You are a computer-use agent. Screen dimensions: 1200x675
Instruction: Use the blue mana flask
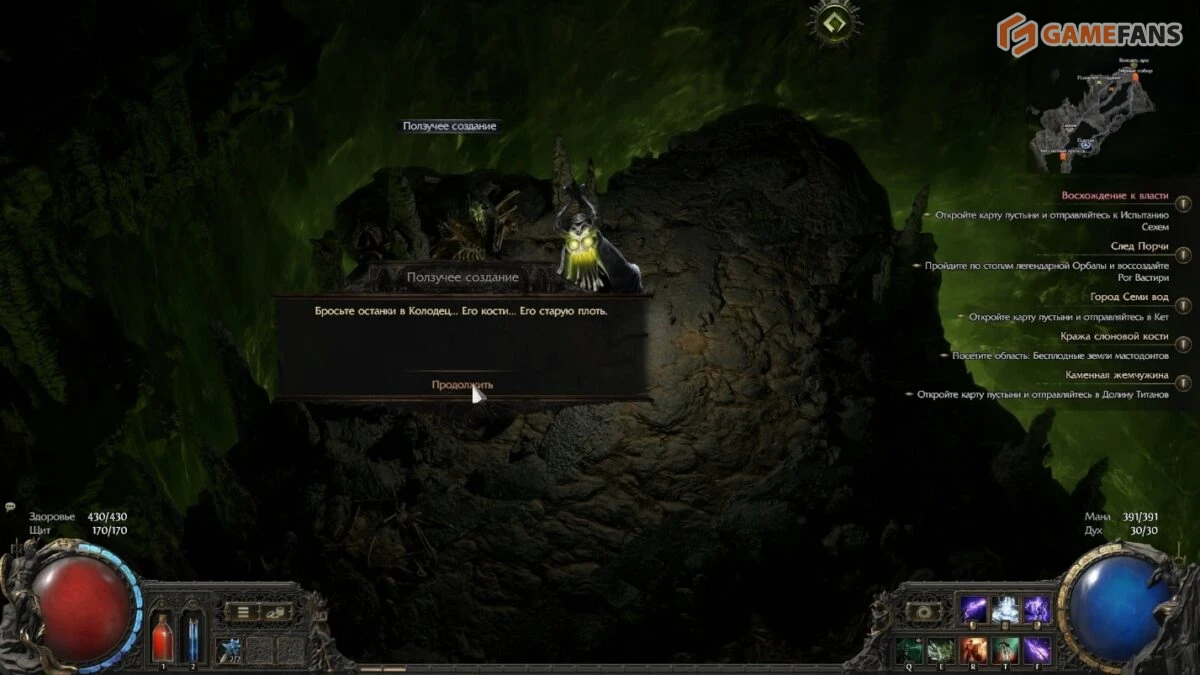(192, 636)
